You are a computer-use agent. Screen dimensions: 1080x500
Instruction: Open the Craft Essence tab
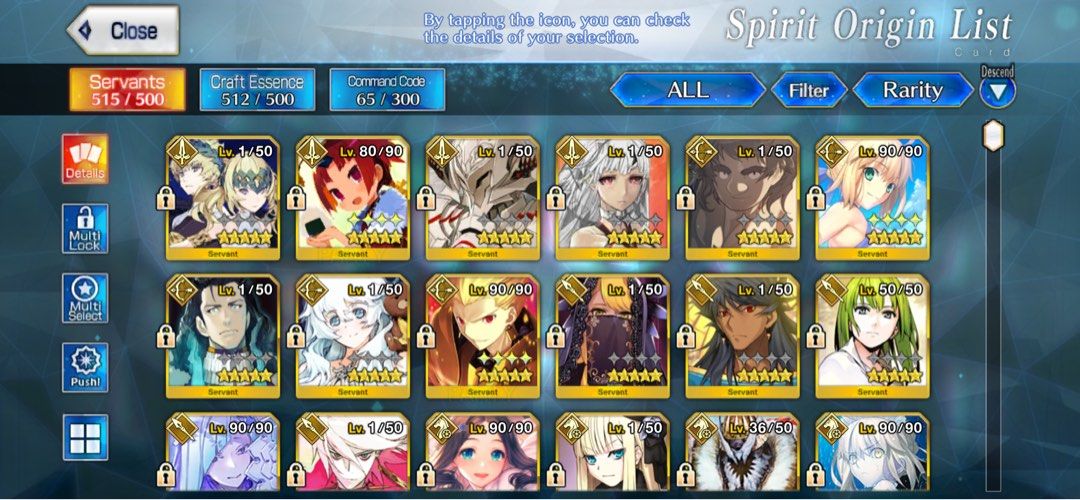[x=257, y=90]
